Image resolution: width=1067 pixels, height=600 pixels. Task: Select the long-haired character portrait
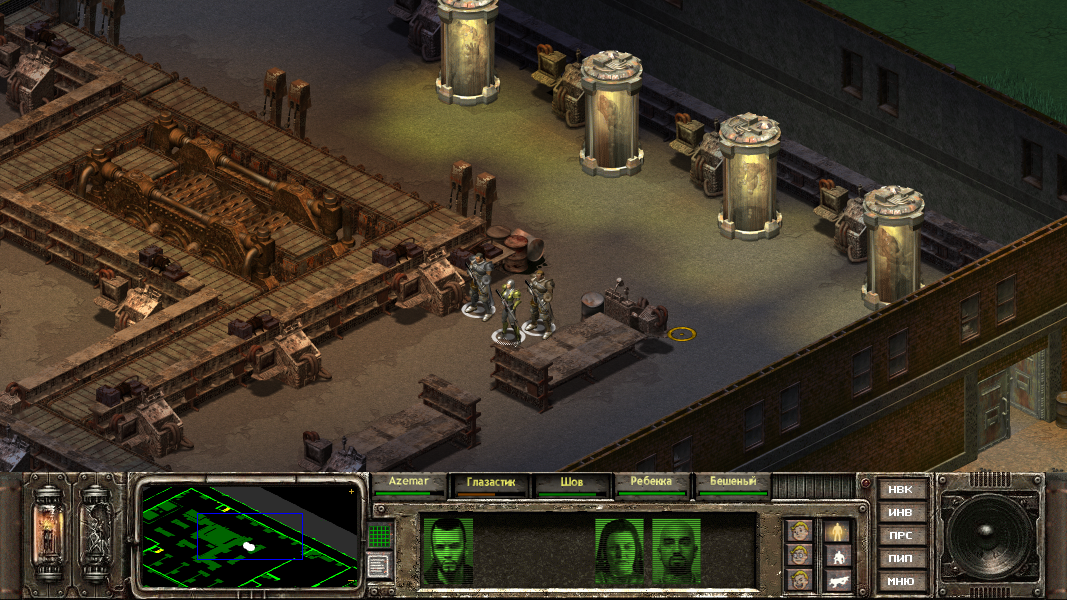[x=620, y=551]
